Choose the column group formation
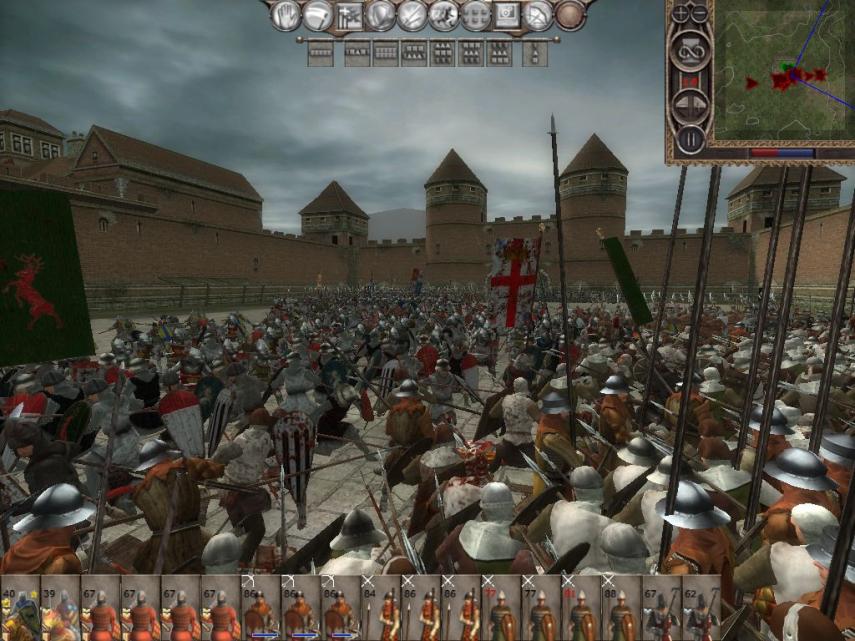 click(x=535, y=53)
